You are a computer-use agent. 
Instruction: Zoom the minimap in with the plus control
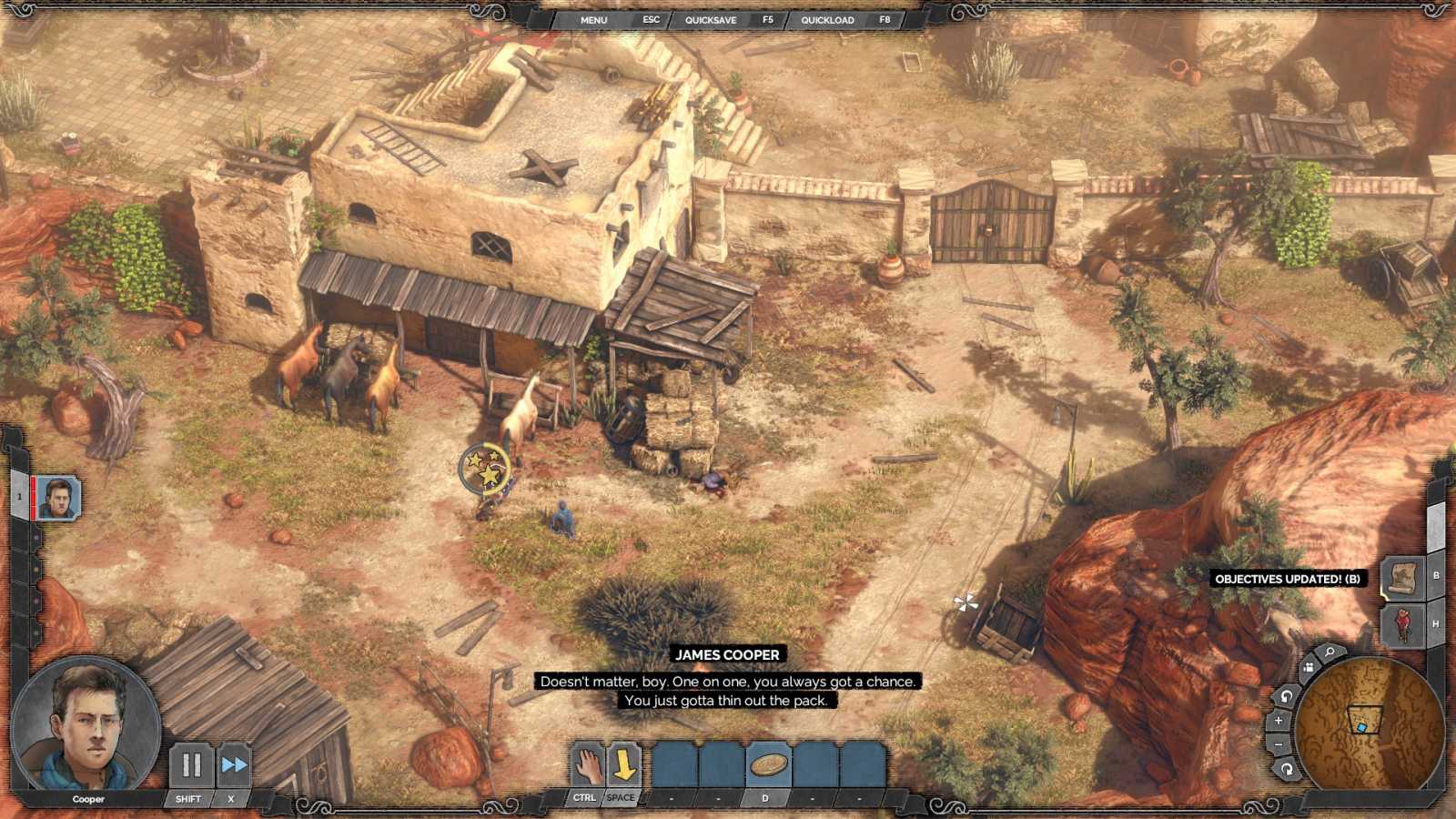tap(1278, 720)
